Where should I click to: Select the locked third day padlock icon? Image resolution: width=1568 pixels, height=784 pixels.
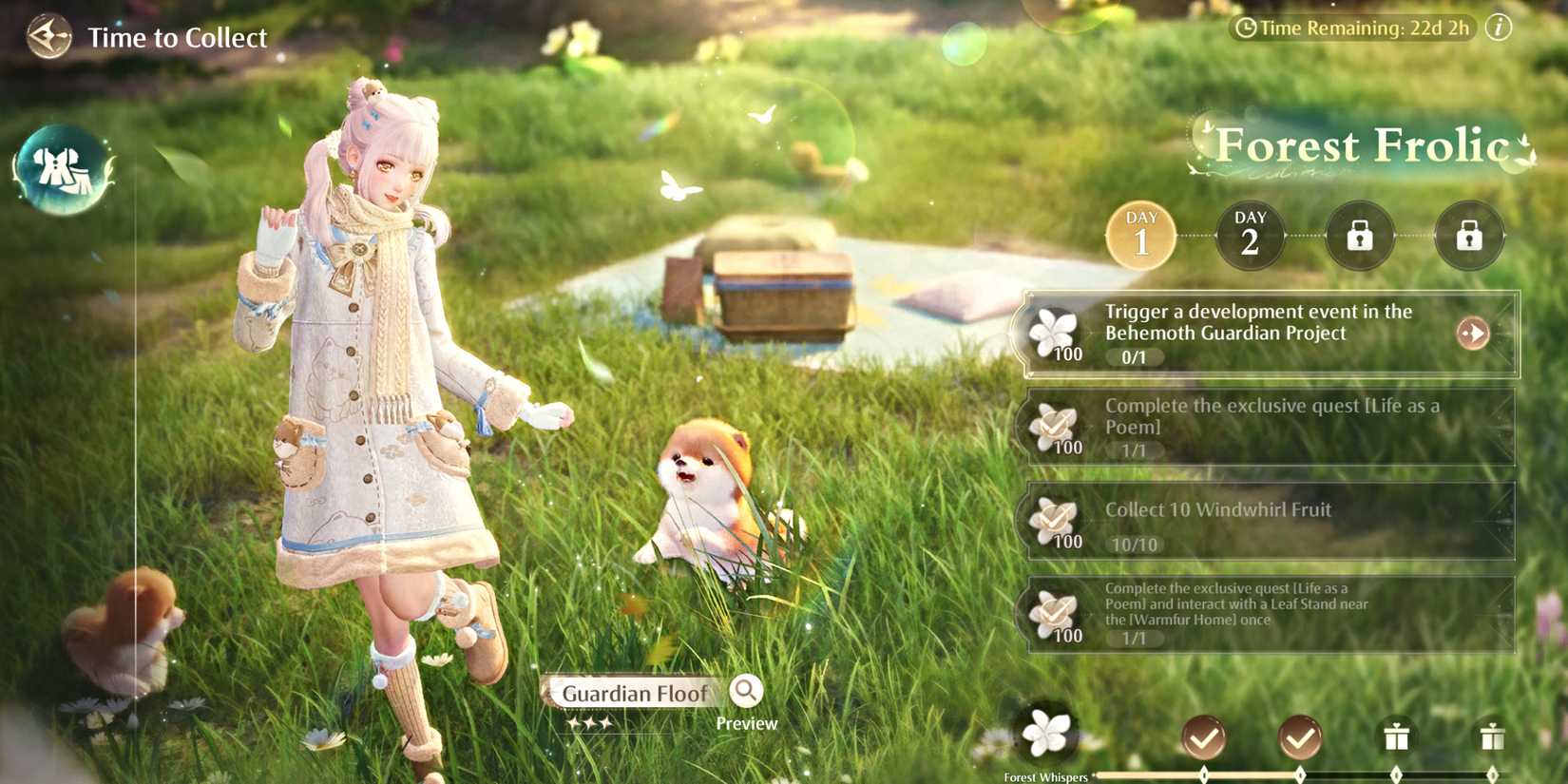(x=1359, y=236)
